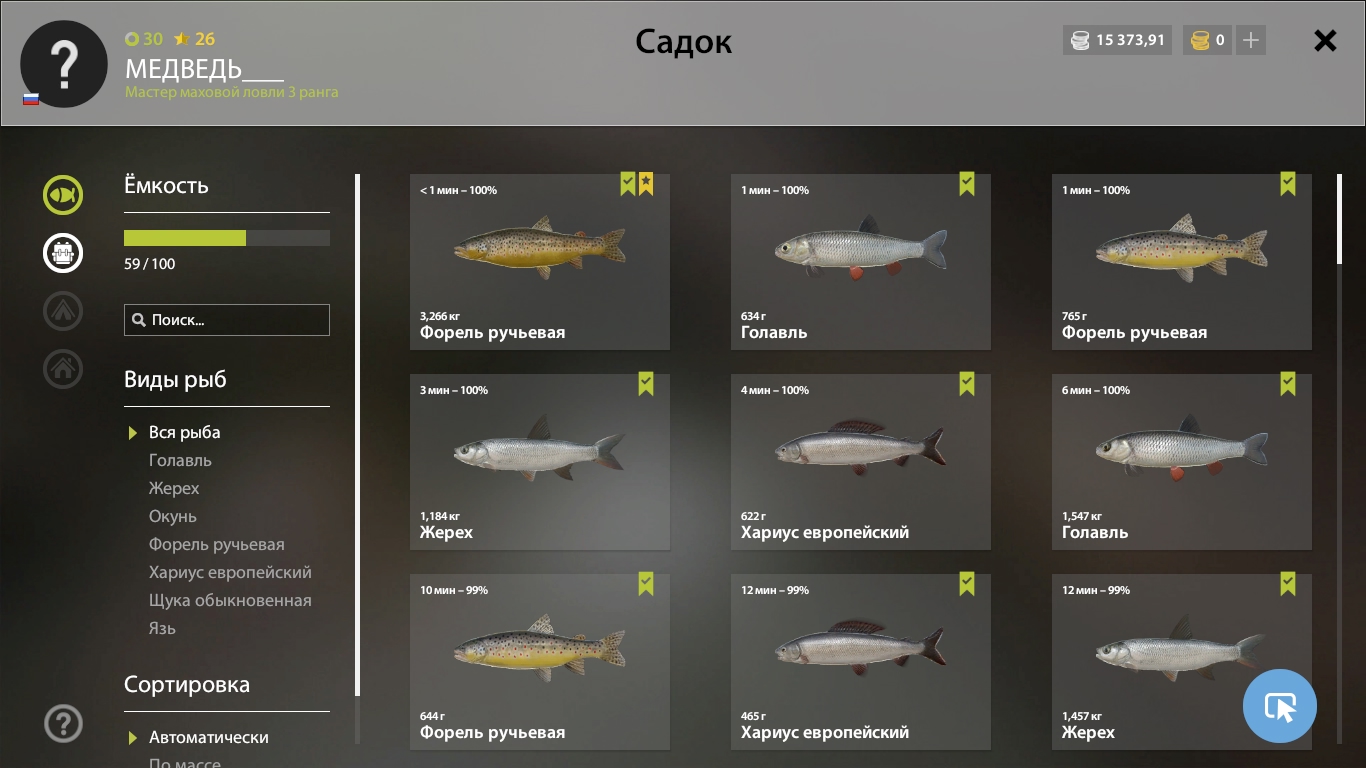Viewport: 1366px width, 768px height.
Task: Select the 3,266 кг Форель ручьевая card
Action: click(x=540, y=262)
